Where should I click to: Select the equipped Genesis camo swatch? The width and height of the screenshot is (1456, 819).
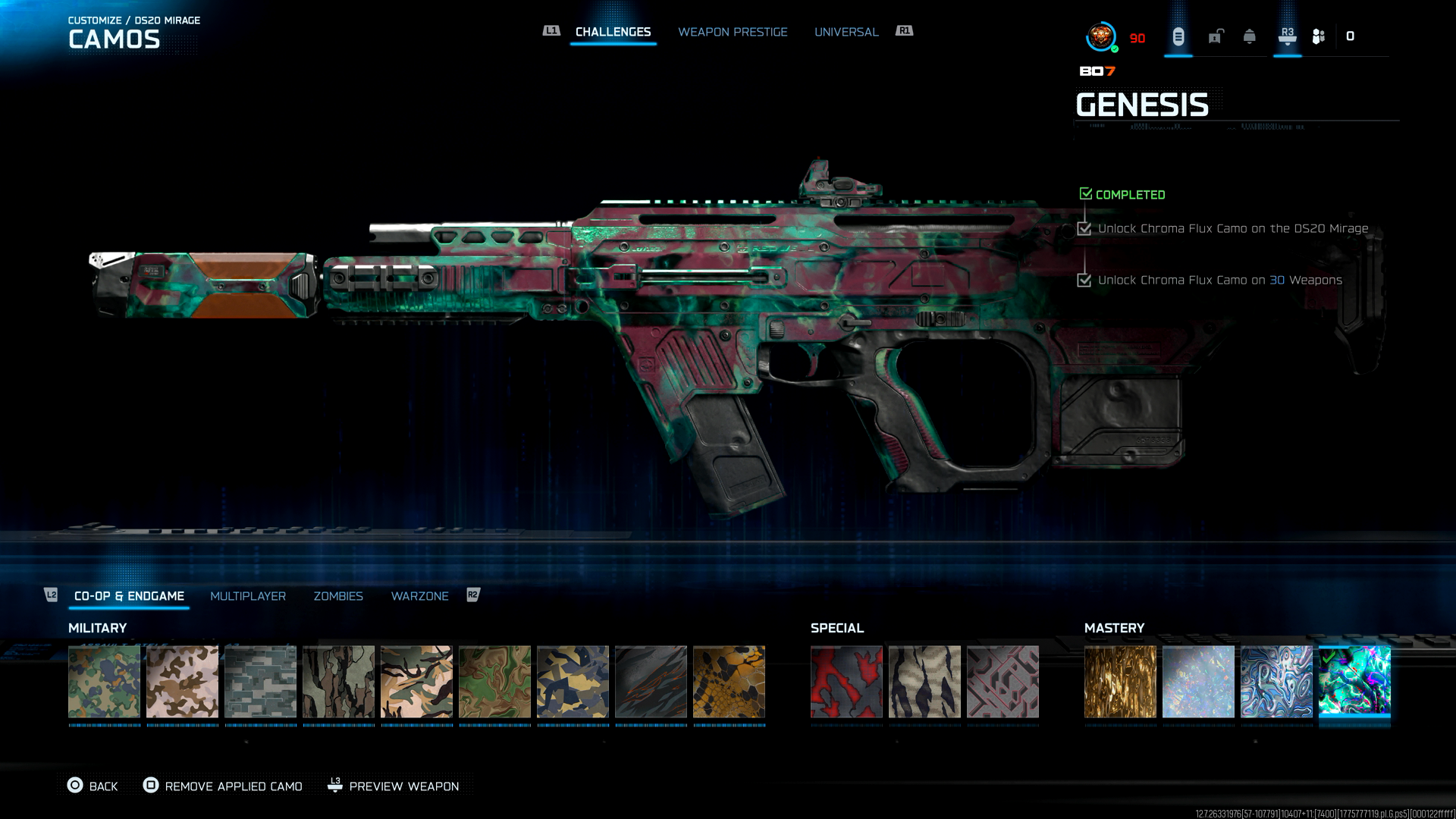[1354, 682]
